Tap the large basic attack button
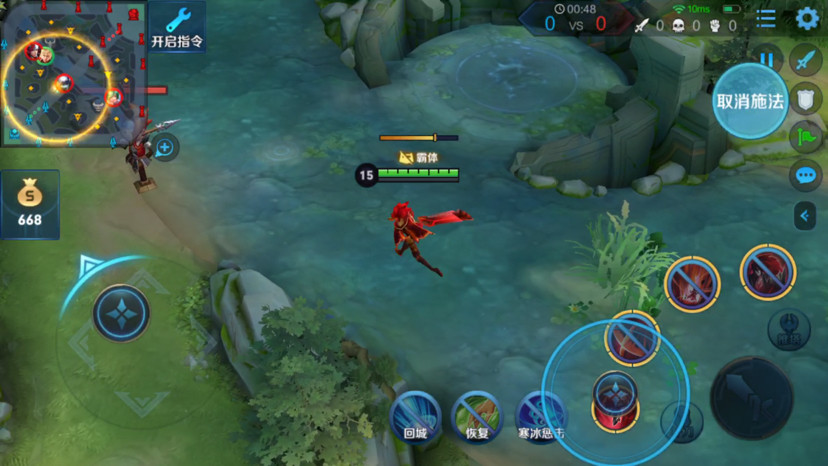This screenshot has width=828, height=466. tap(751, 397)
